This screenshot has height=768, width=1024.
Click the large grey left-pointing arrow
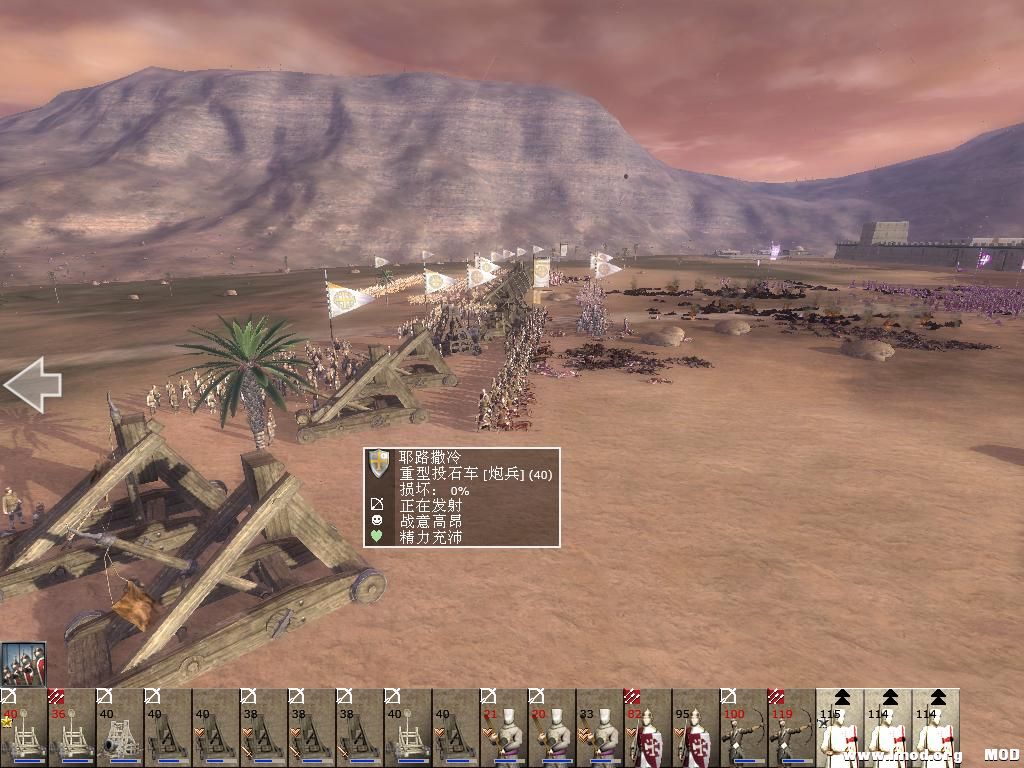(x=33, y=385)
